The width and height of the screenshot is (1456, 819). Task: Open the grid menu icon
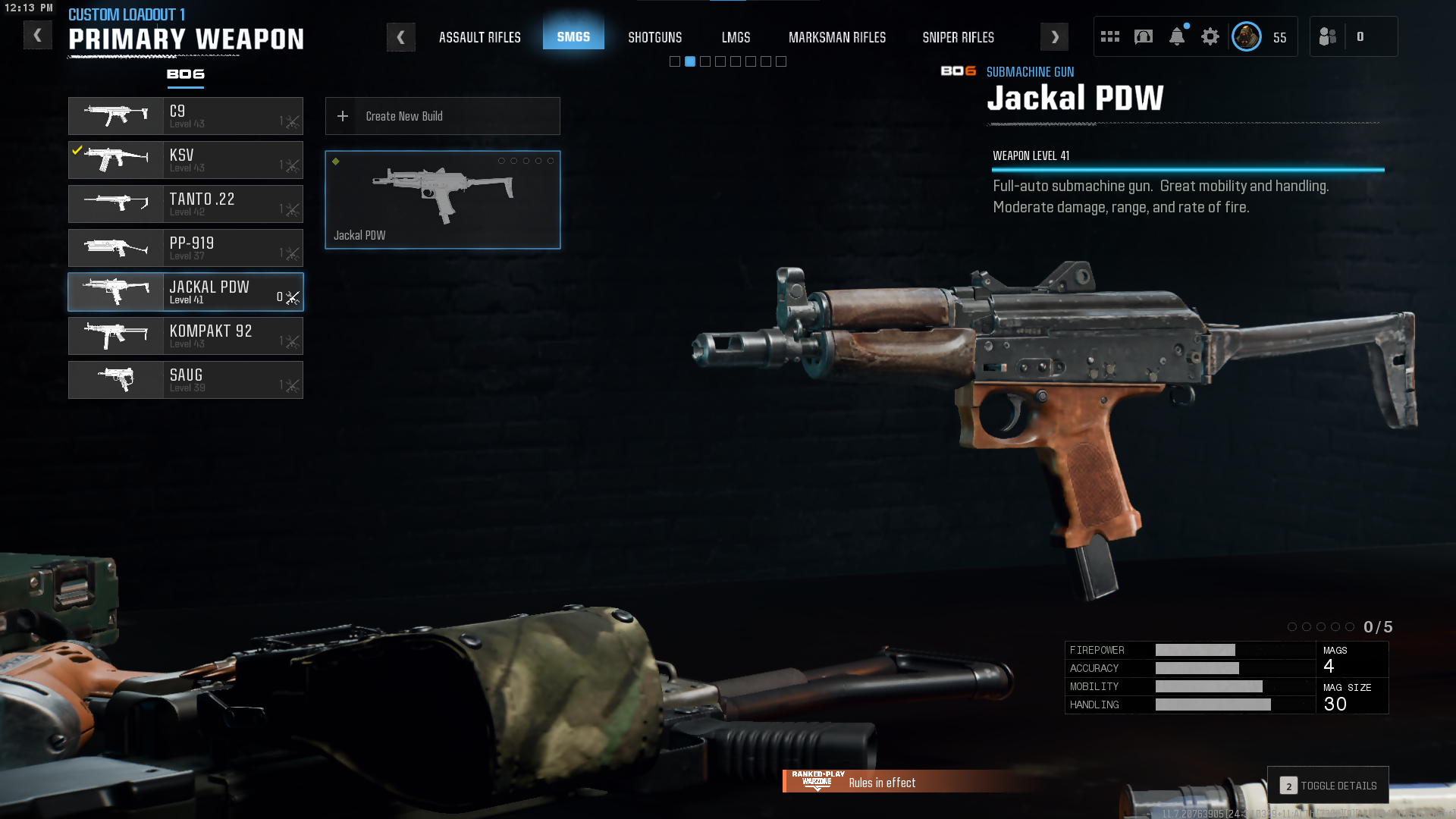[1109, 36]
